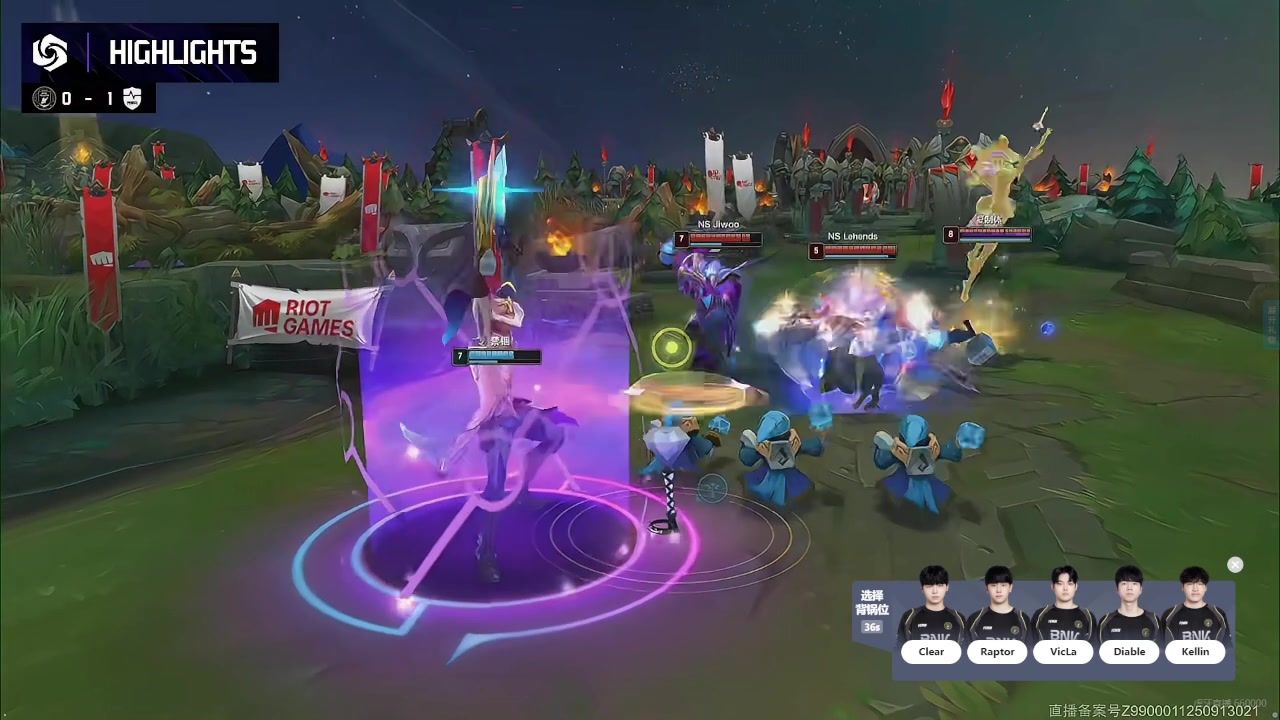
Task: Close the player poll overlay
Action: [x=1235, y=565]
